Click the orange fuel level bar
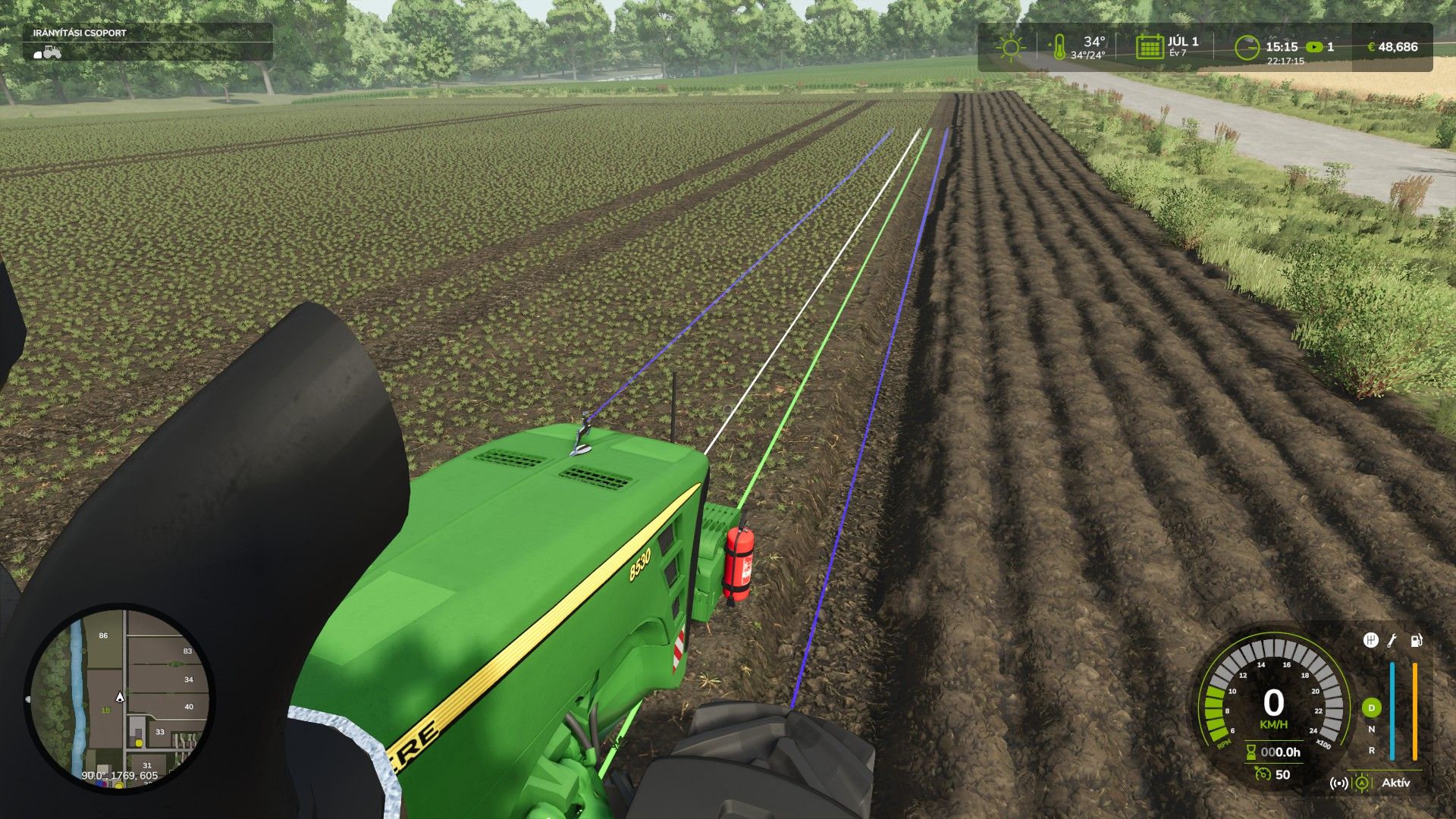Image resolution: width=1456 pixels, height=819 pixels. pos(1415,709)
